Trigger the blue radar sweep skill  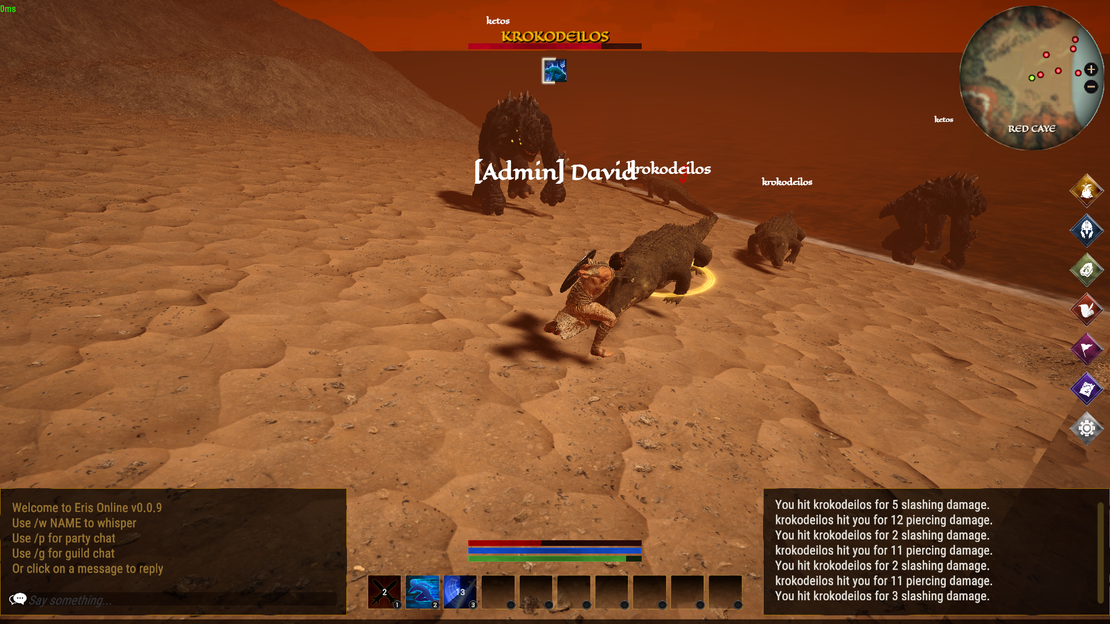460,591
